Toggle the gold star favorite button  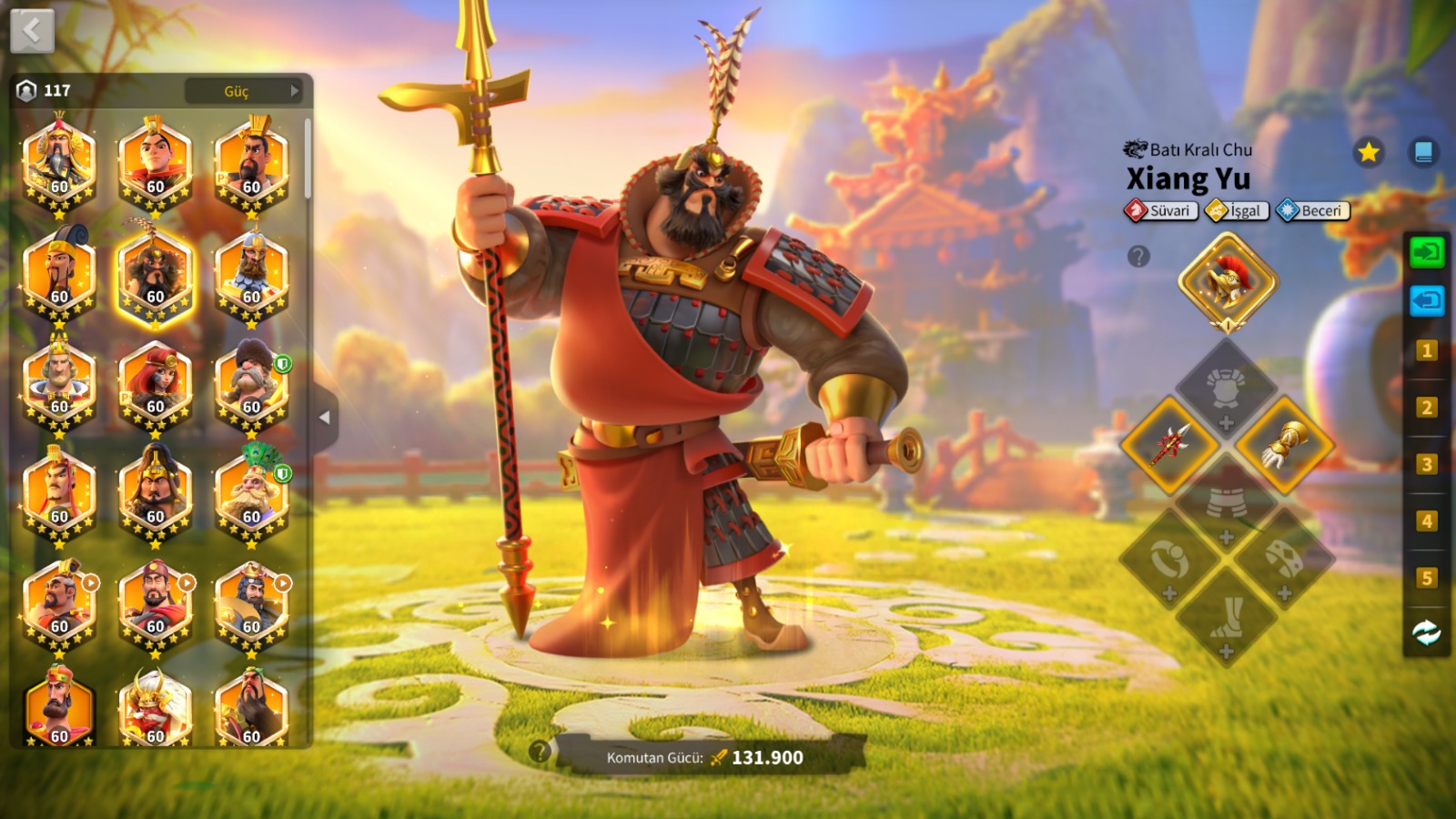[1368, 152]
